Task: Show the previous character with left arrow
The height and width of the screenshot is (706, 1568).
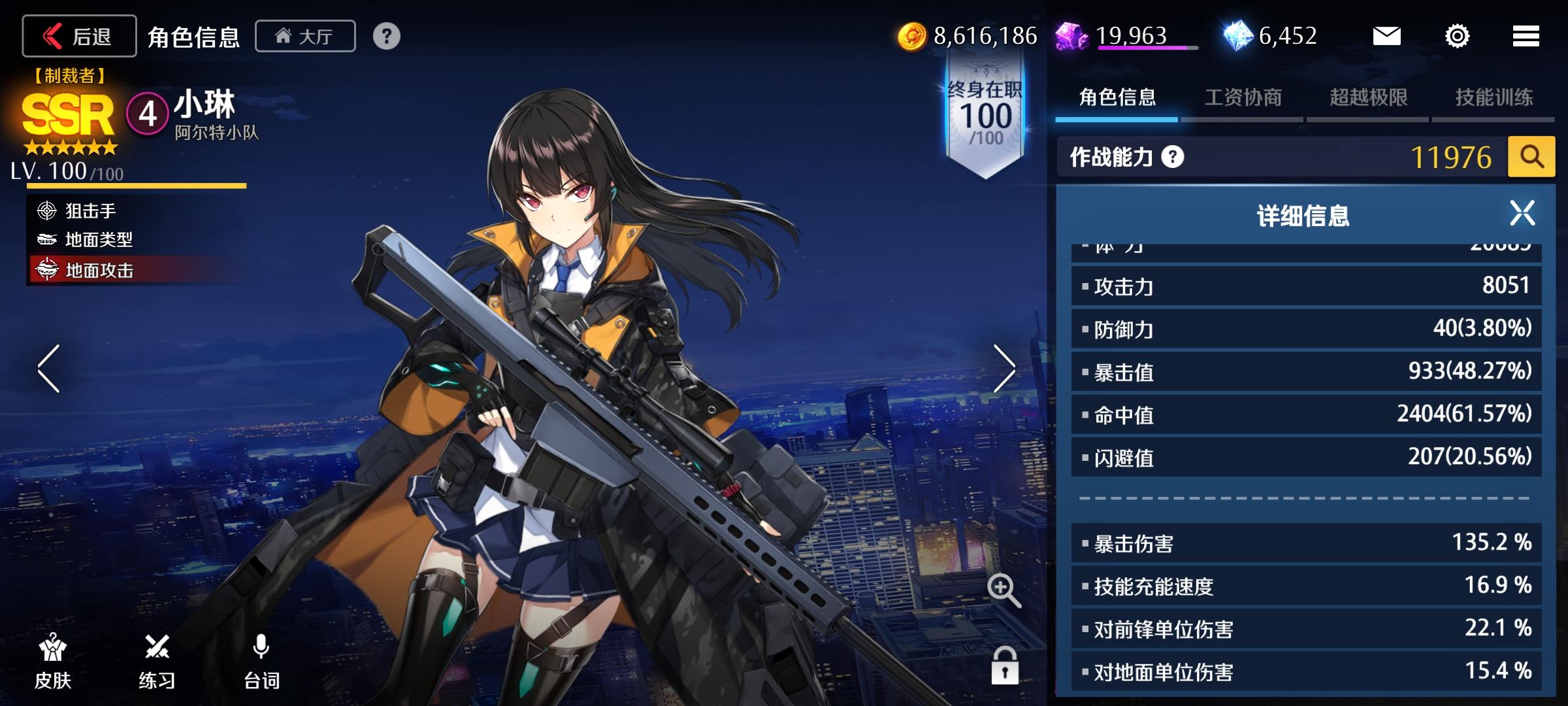Action: [49, 368]
